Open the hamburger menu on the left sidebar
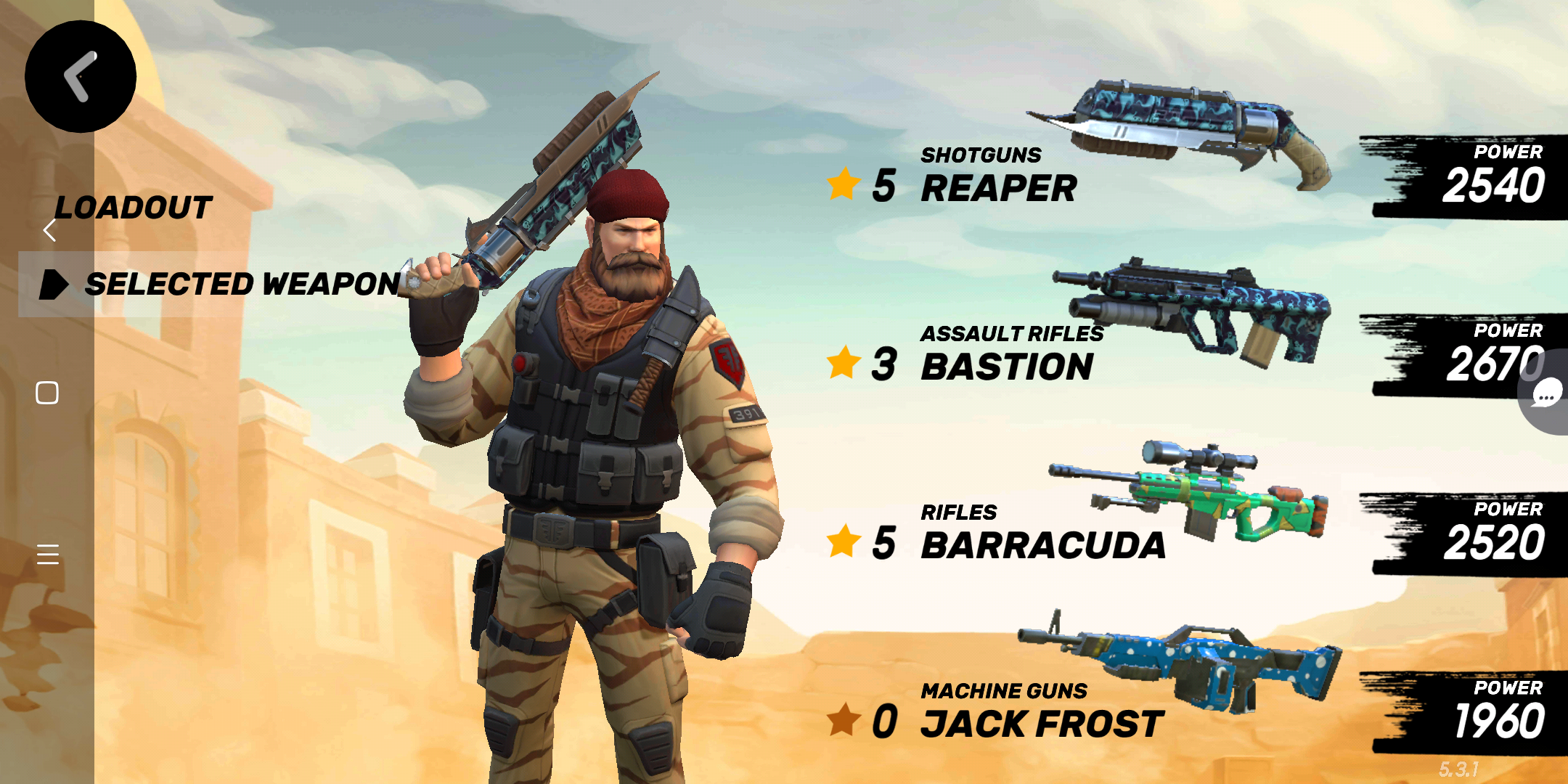 pyautogui.click(x=49, y=554)
